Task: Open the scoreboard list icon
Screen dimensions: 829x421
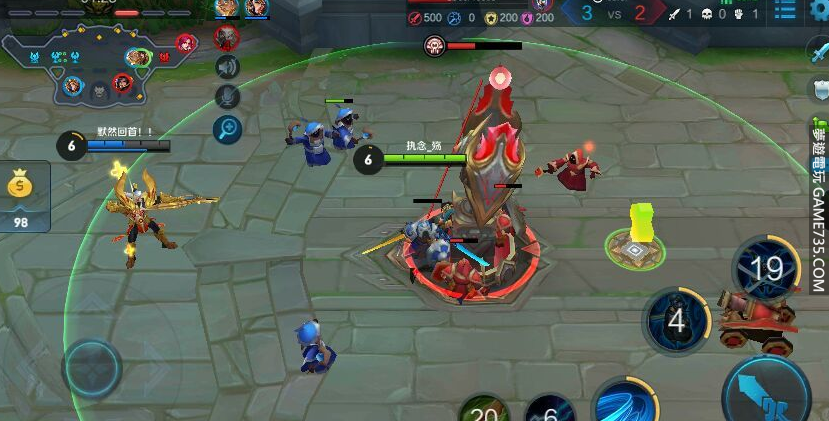Action: click(785, 12)
